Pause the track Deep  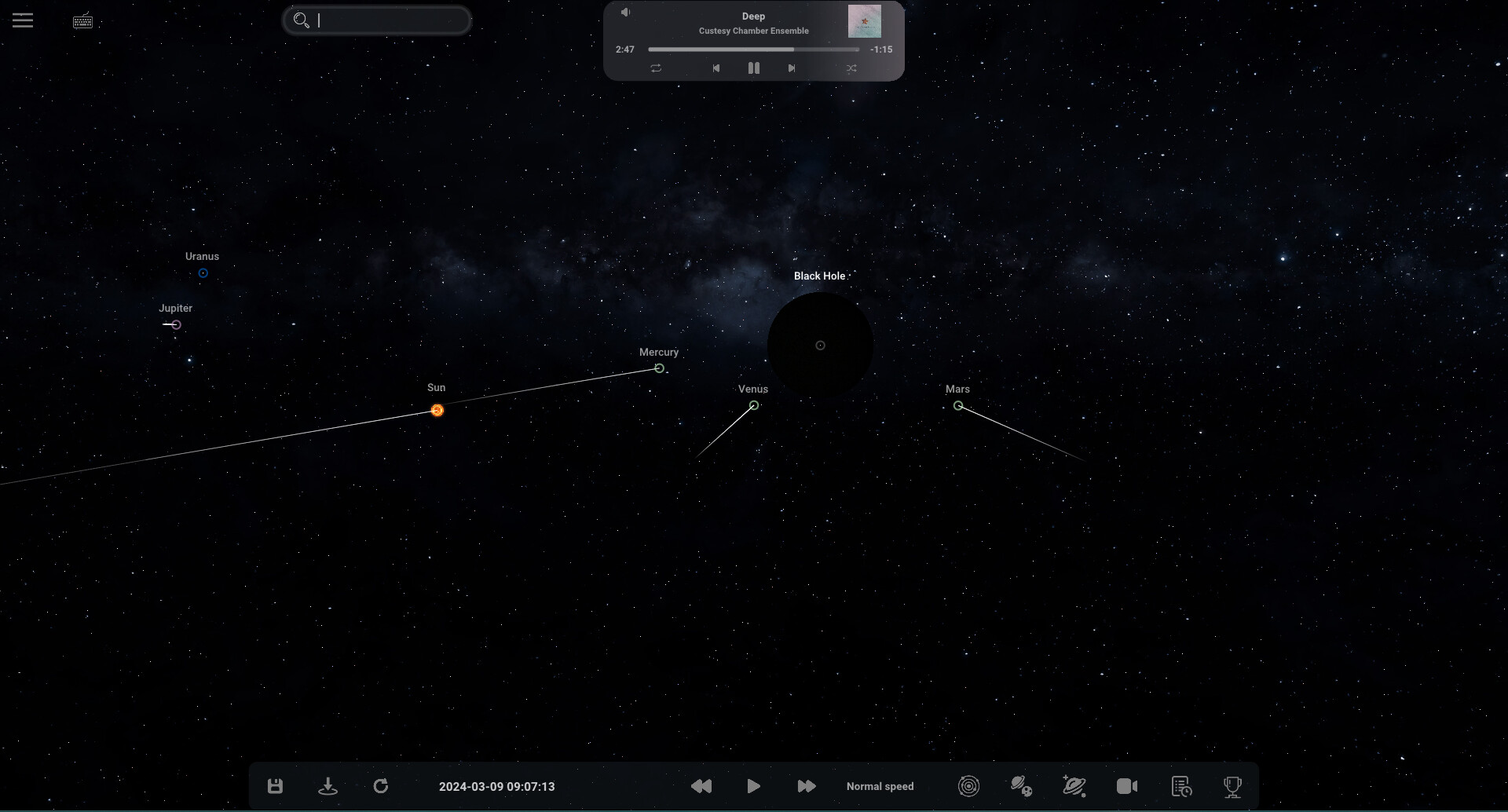point(753,68)
